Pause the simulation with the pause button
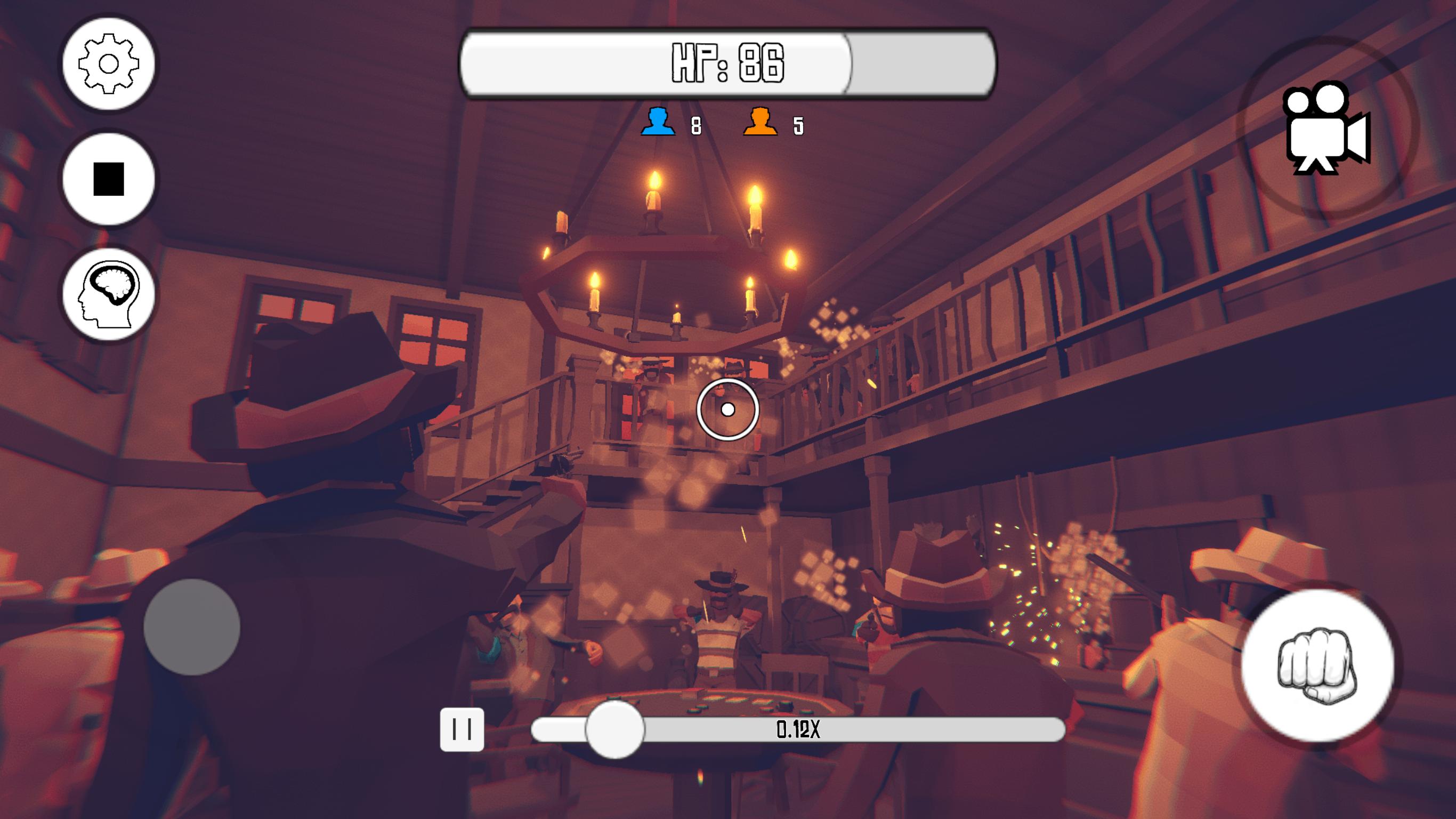Image resolution: width=1456 pixels, height=819 pixels. pyautogui.click(x=462, y=729)
